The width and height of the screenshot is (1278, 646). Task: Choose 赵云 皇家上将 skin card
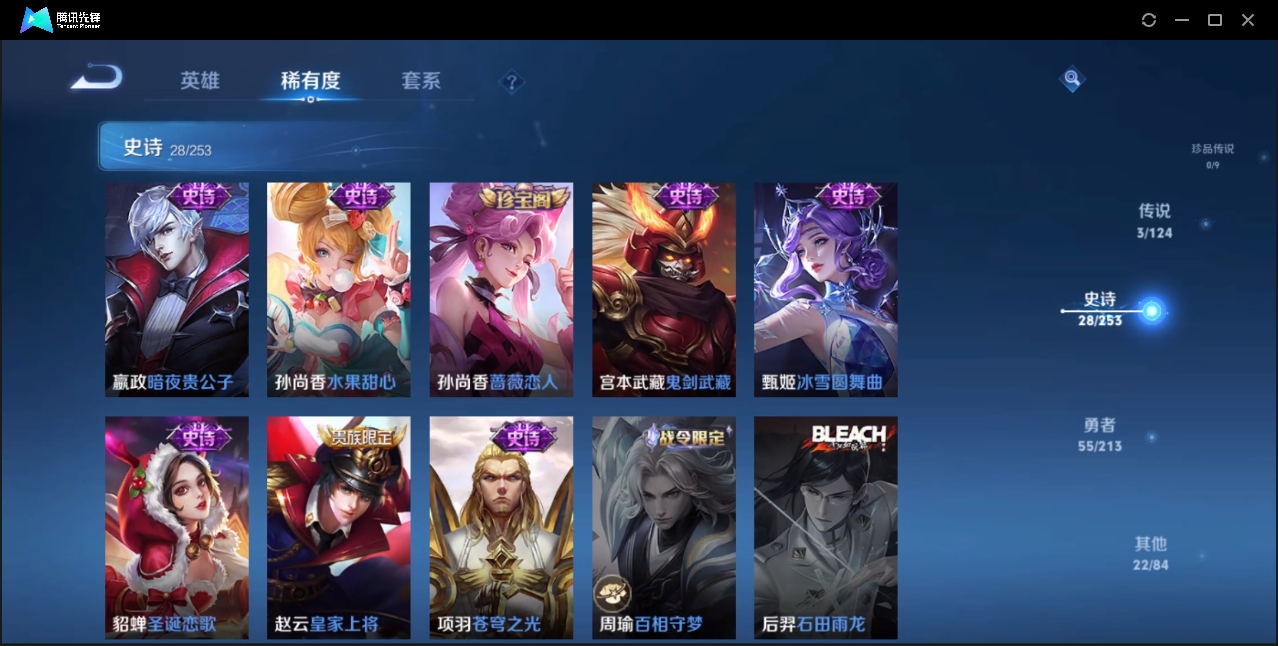click(339, 527)
